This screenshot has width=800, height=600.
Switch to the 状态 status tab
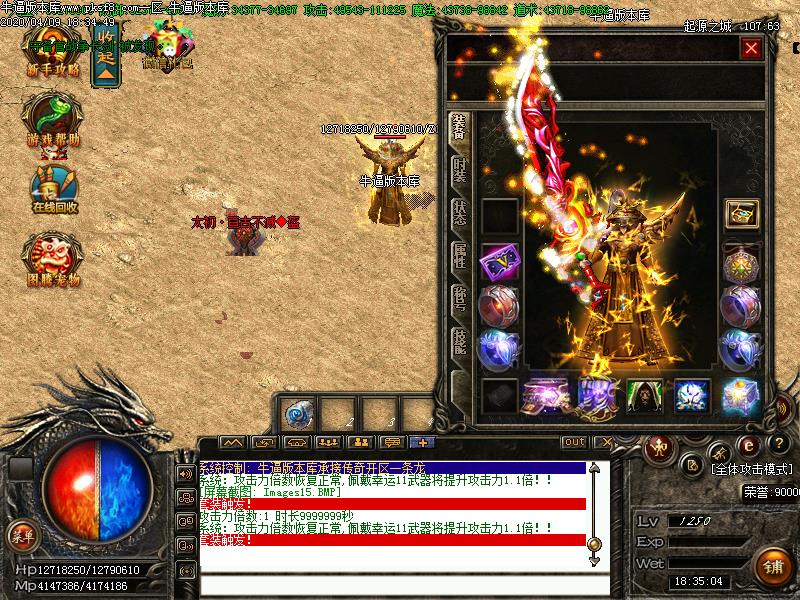[459, 212]
